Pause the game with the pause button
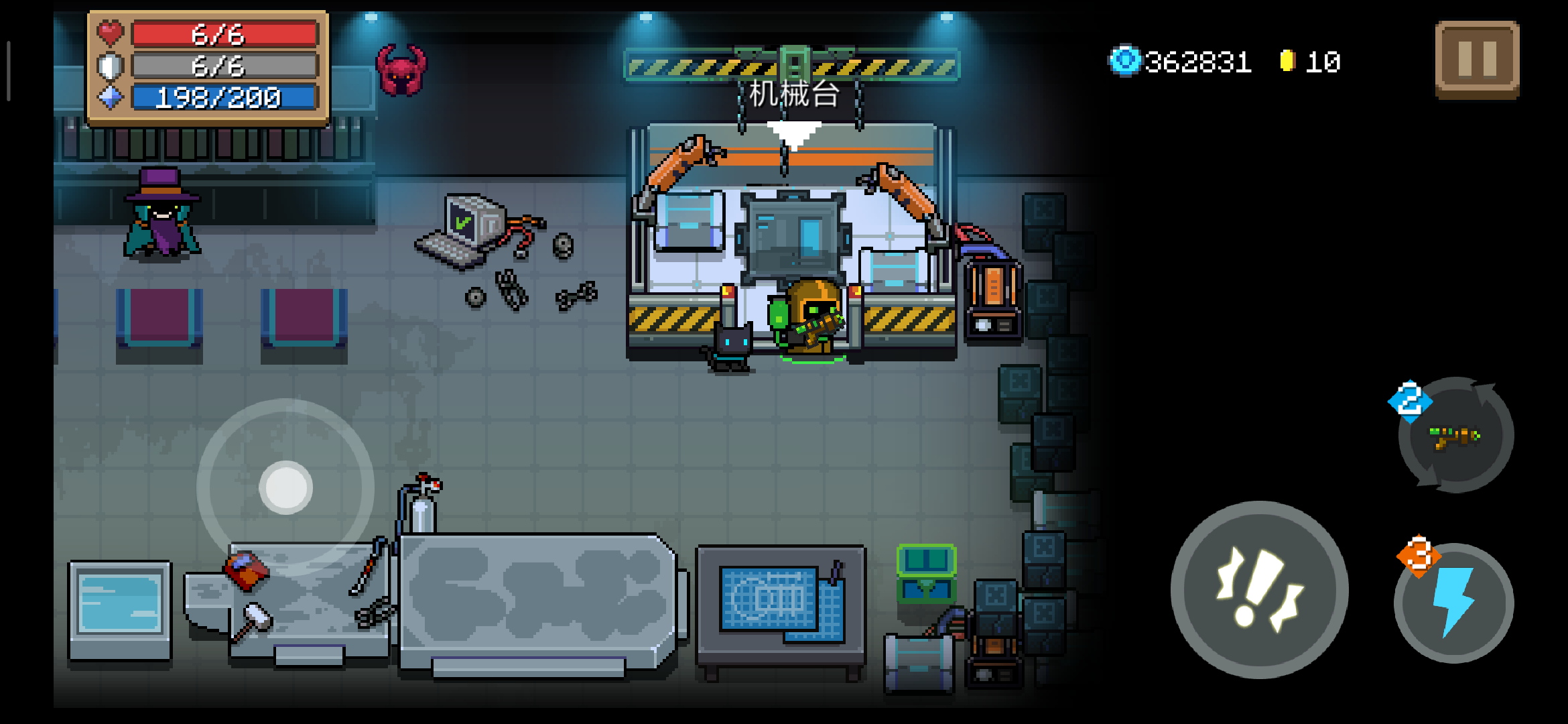This screenshot has width=1568, height=724. [x=1477, y=59]
